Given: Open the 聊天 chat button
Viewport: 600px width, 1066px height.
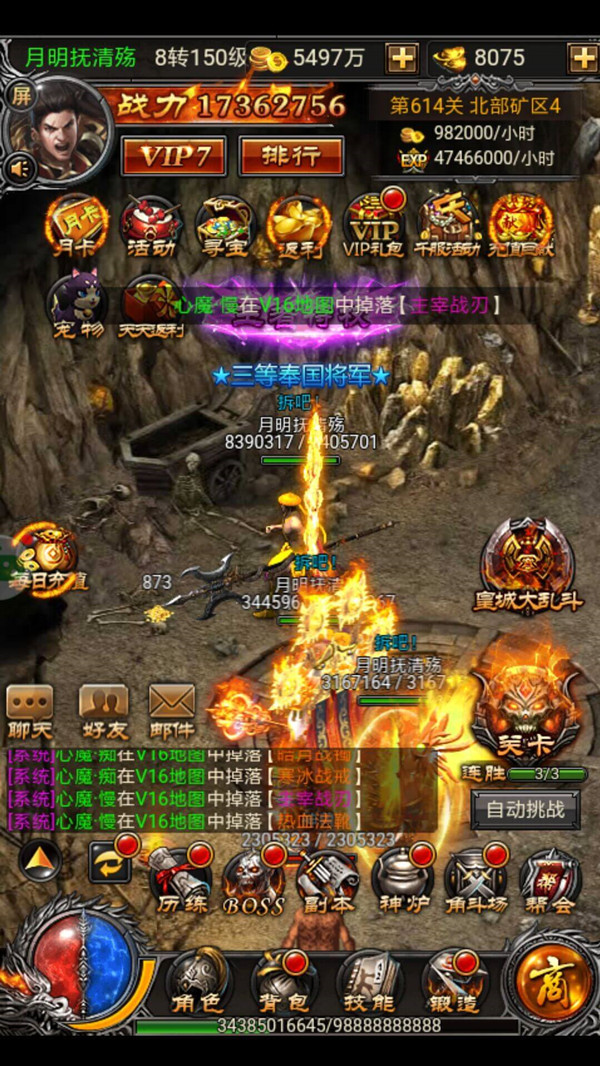Looking at the screenshot, I should coord(30,711).
